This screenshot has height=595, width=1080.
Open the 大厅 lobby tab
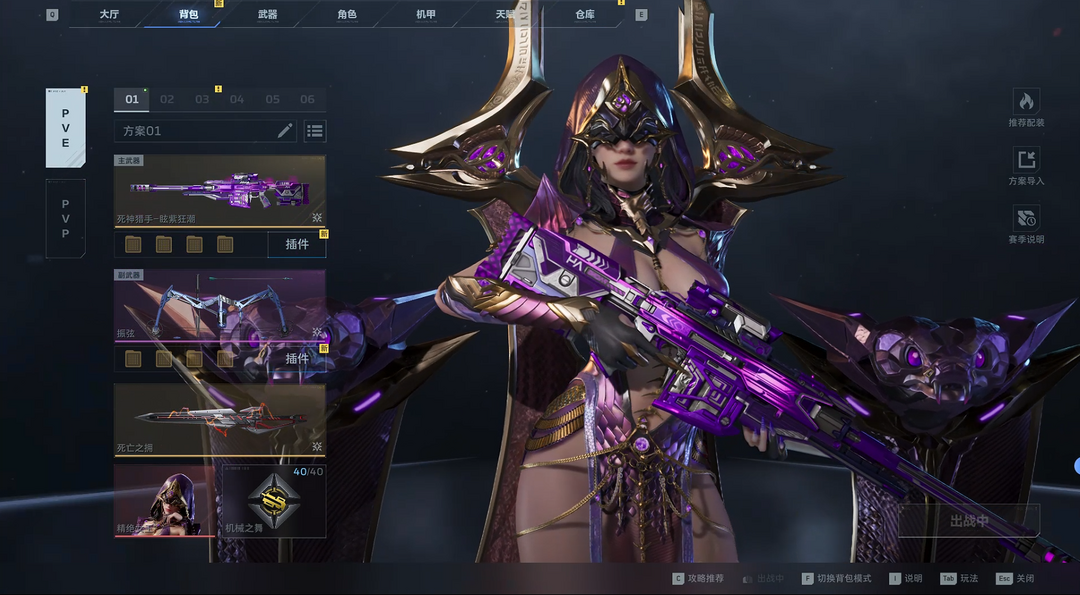tap(109, 15)
